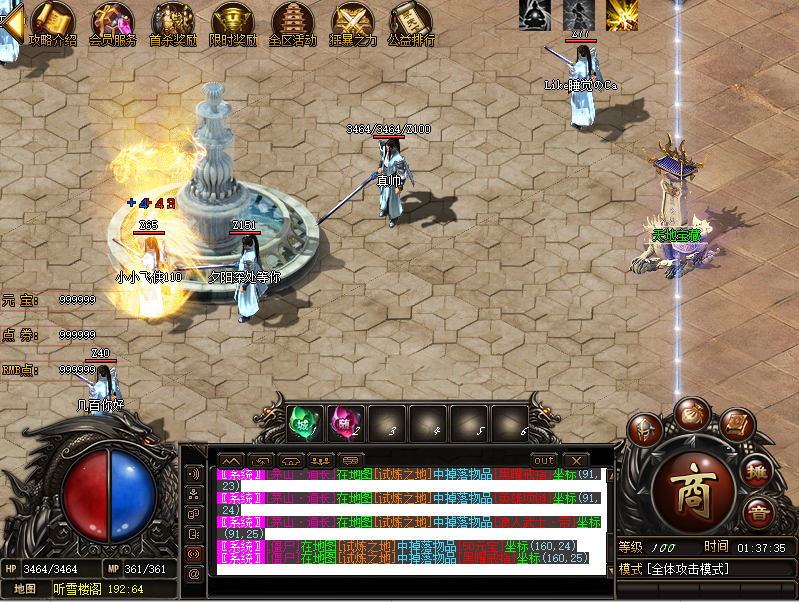Click the chat window's out button
Viewport: 799px width, 602px height.
pos(544,460)
